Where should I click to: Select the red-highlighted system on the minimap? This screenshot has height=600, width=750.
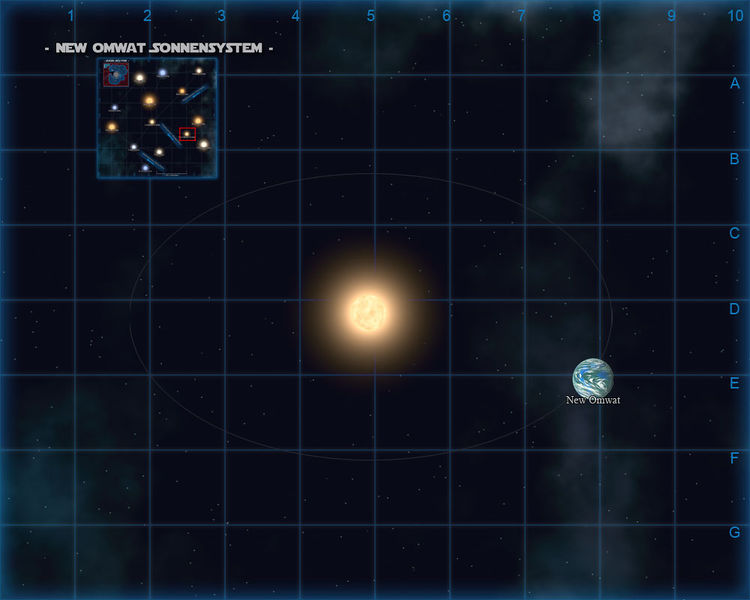(x=187, y=134)
